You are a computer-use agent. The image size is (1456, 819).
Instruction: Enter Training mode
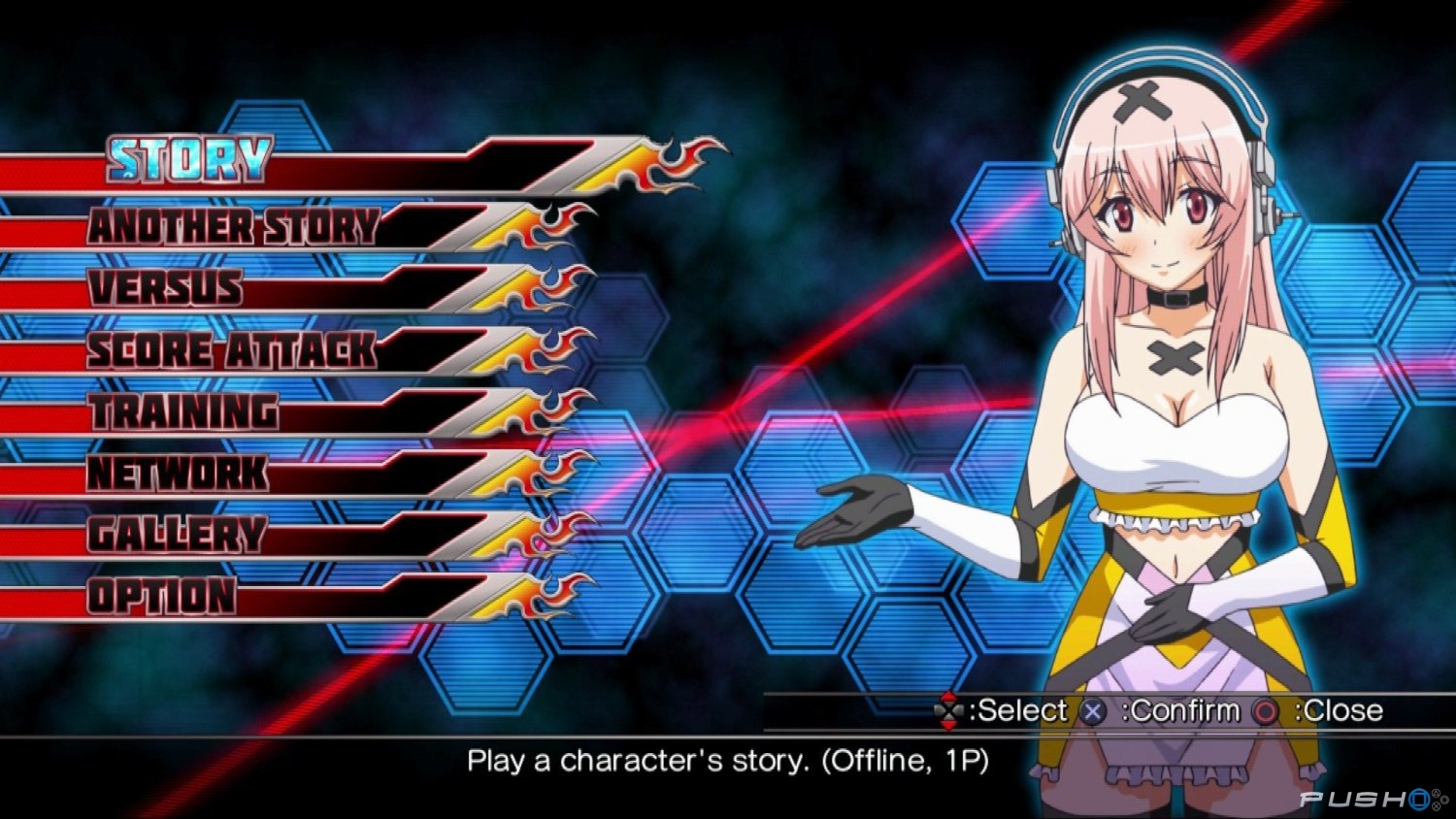point(184,412)
